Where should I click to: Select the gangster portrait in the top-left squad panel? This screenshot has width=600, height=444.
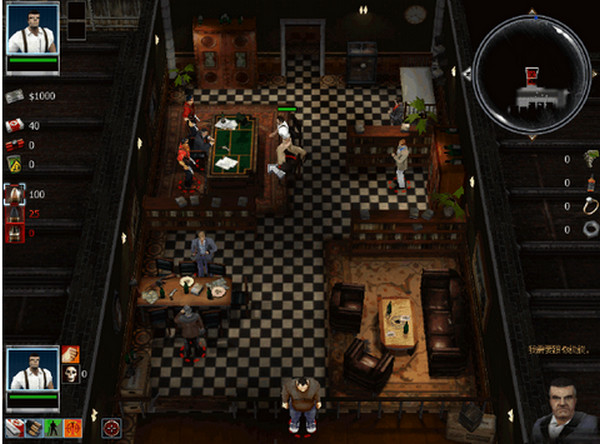coord(33,29)
